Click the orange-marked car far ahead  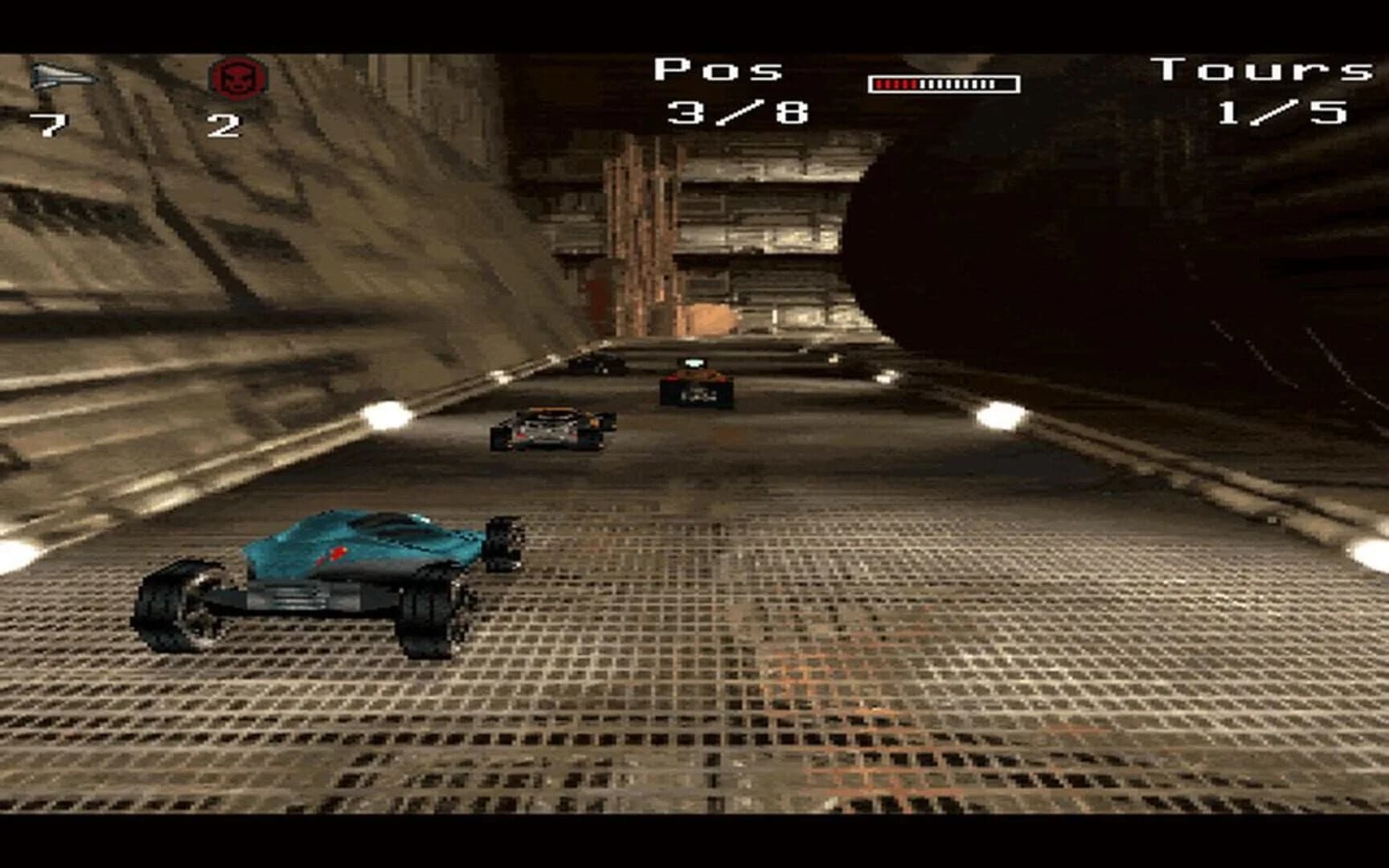[698, 387]
